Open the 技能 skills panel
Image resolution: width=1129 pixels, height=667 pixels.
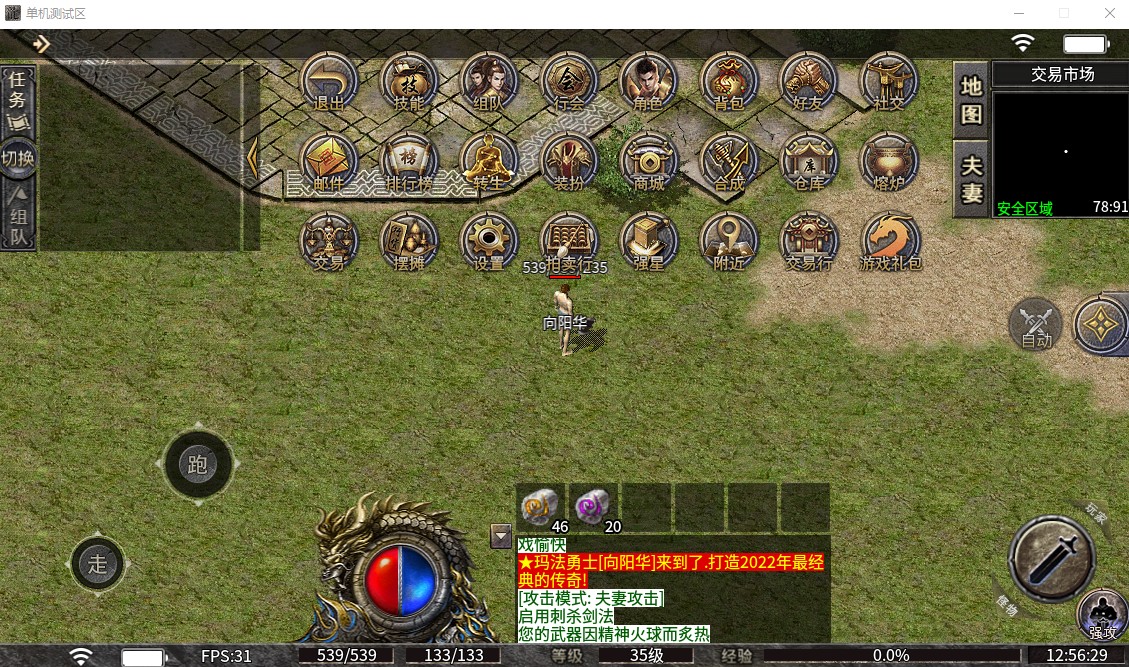pos(409,80)
